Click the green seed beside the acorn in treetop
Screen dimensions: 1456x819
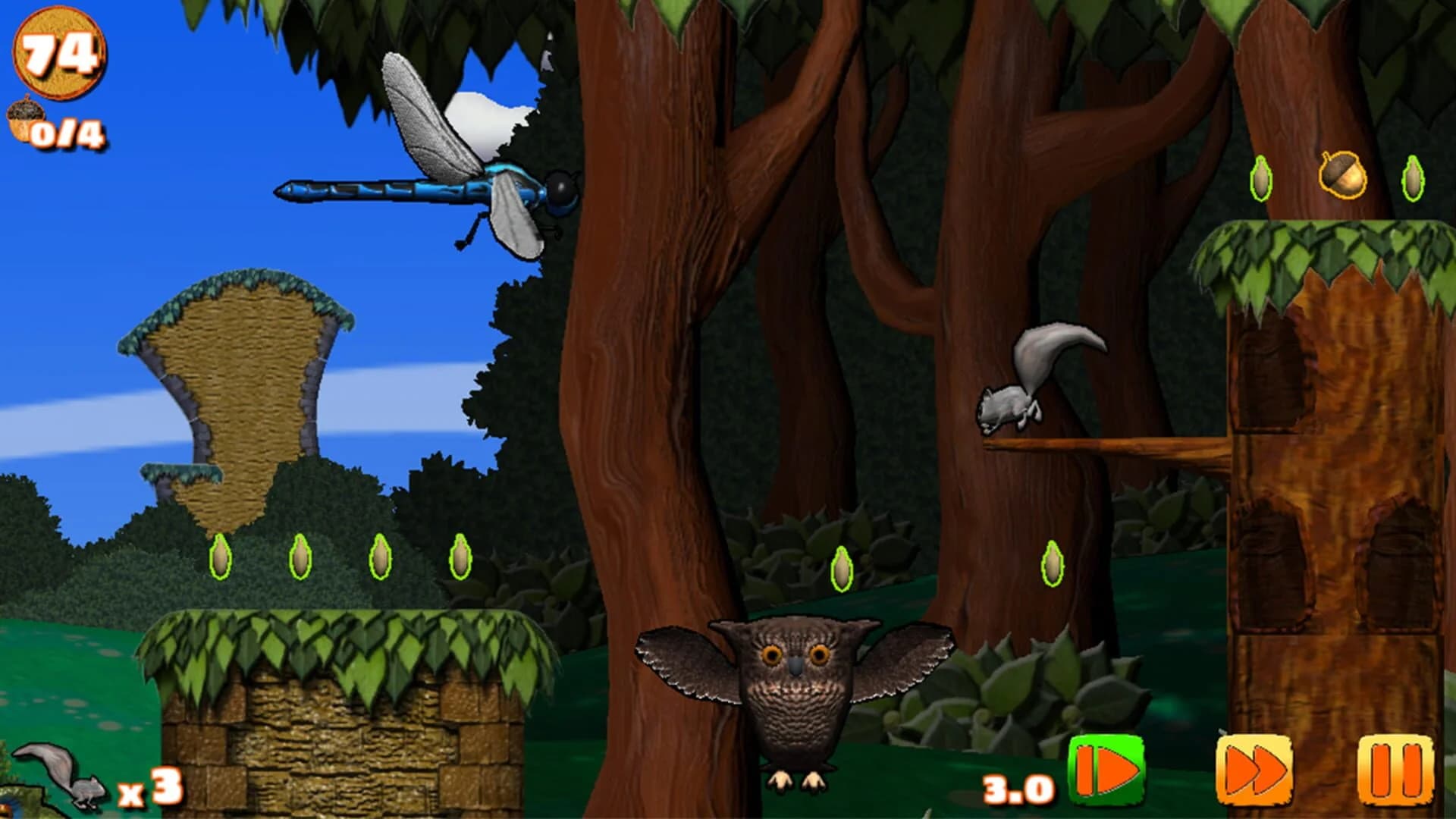click(x=1261, y=180)
